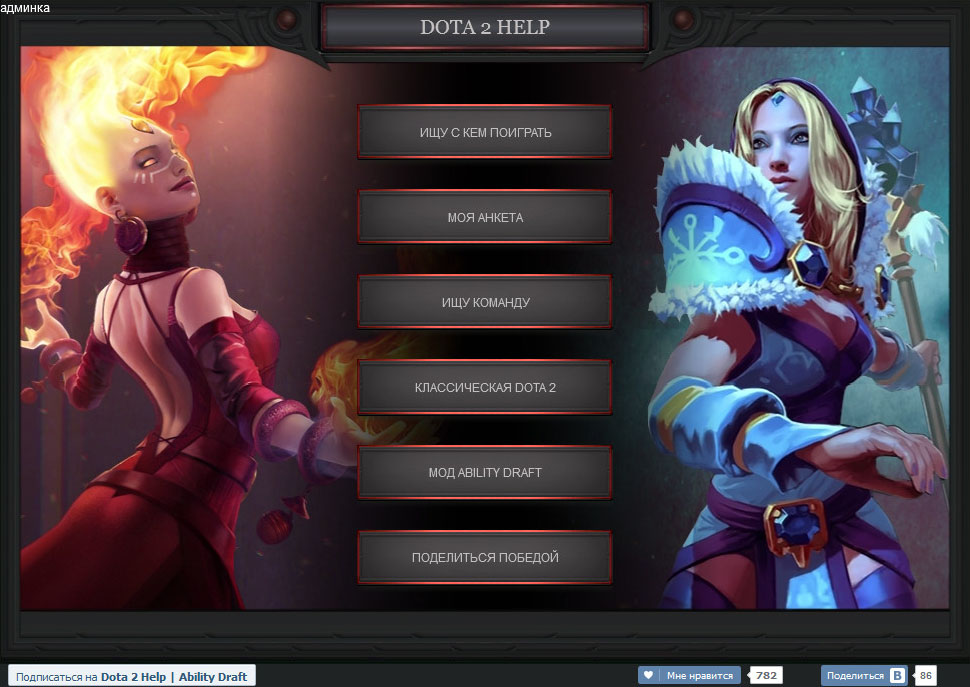Like the page with Мне нравится

point(690,676)
